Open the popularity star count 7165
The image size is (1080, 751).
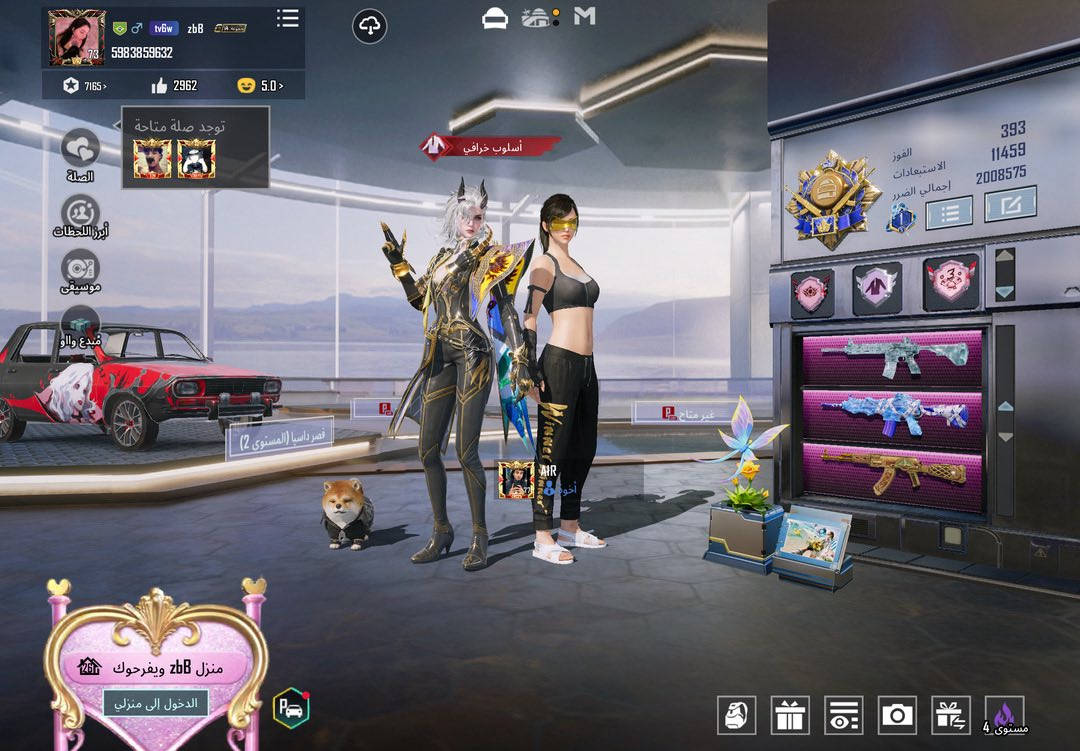84,86
